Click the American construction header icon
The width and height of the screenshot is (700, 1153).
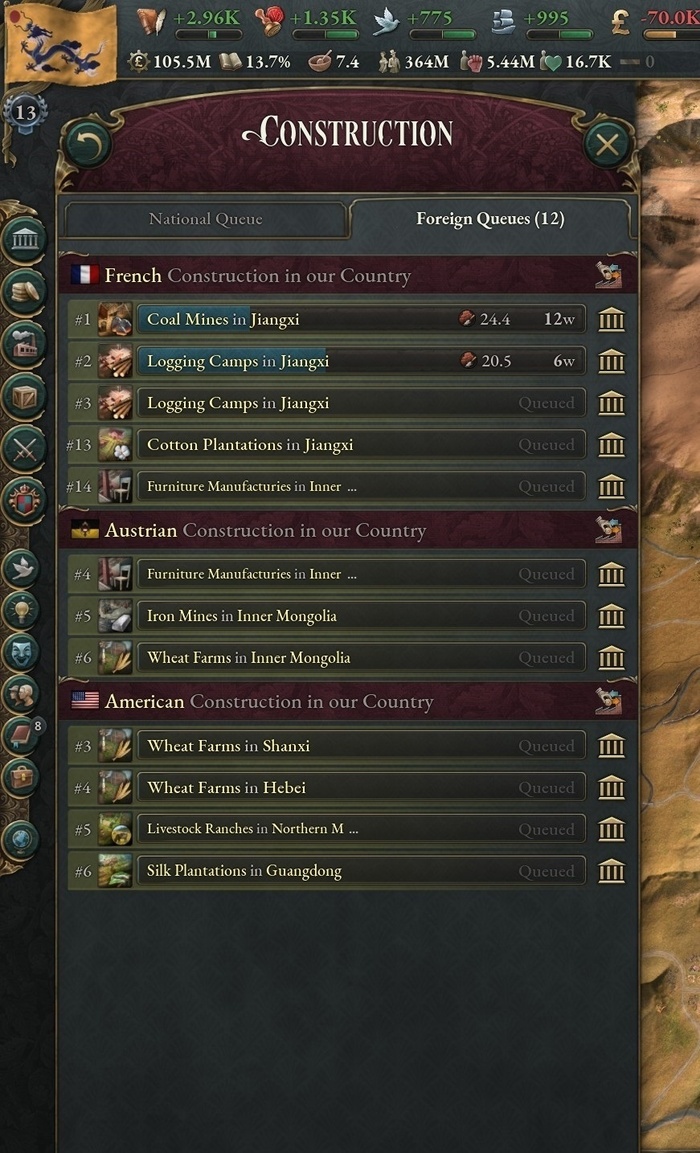(608, 701)
